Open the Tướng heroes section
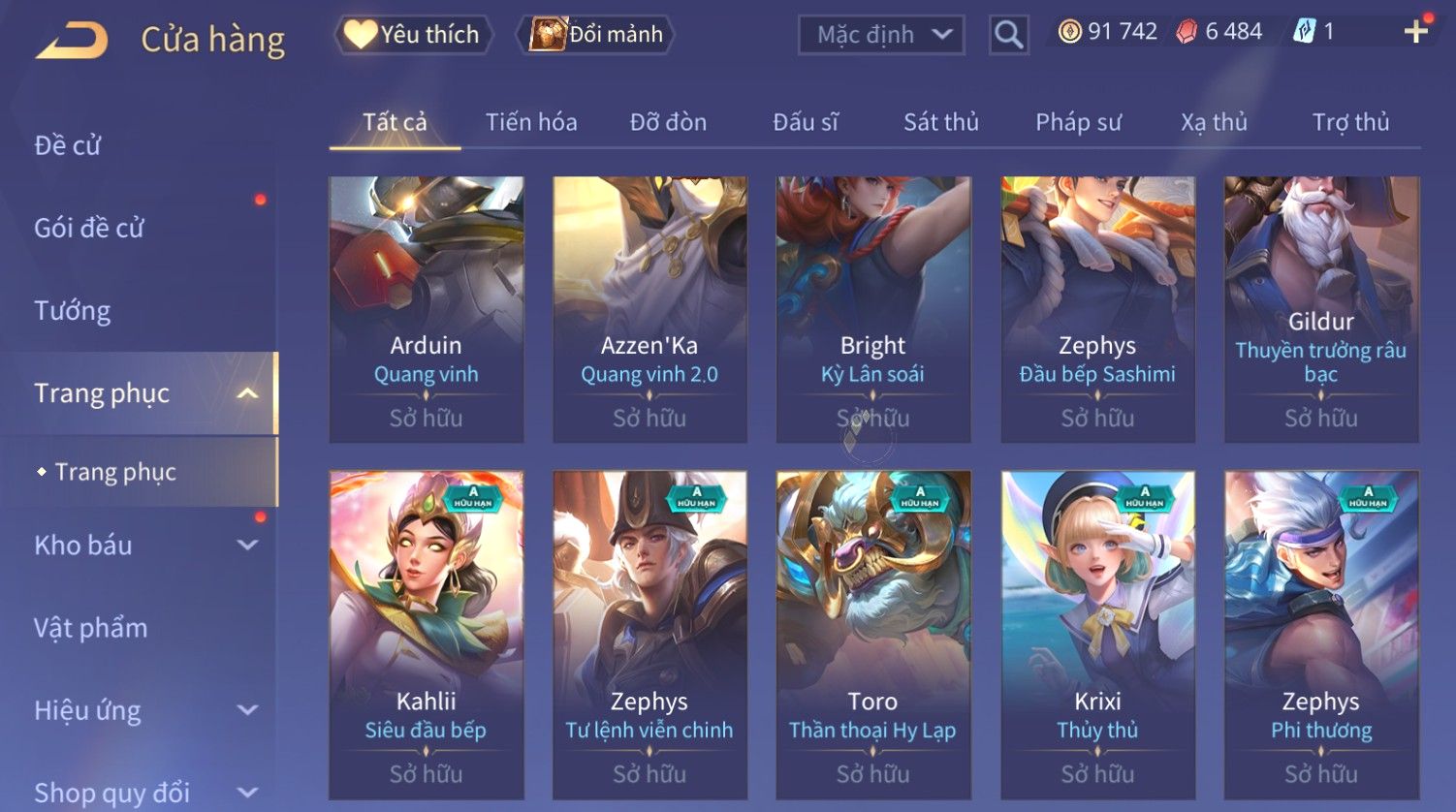Screen dimensions: 1456x812 73,310
